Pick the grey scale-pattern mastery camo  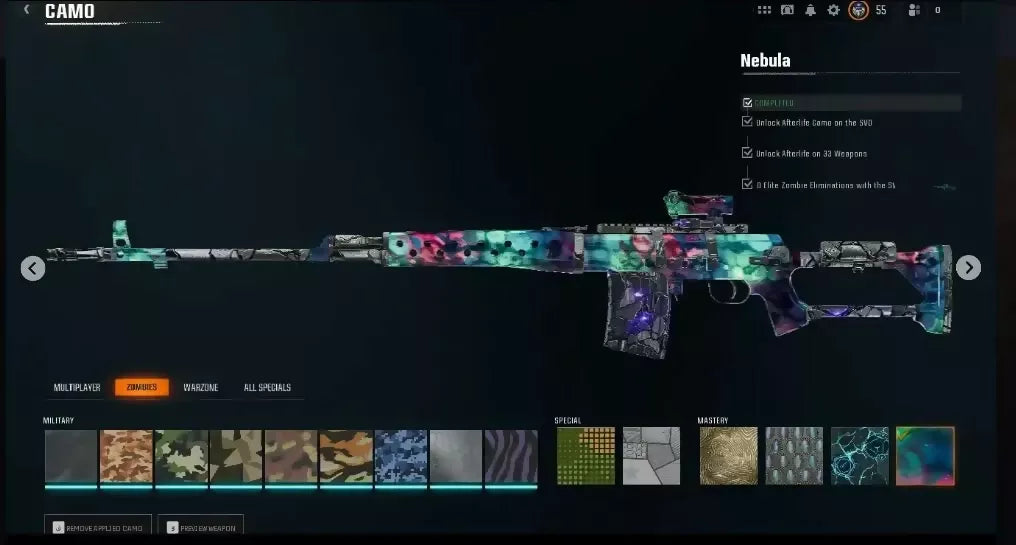coord(794,456)
